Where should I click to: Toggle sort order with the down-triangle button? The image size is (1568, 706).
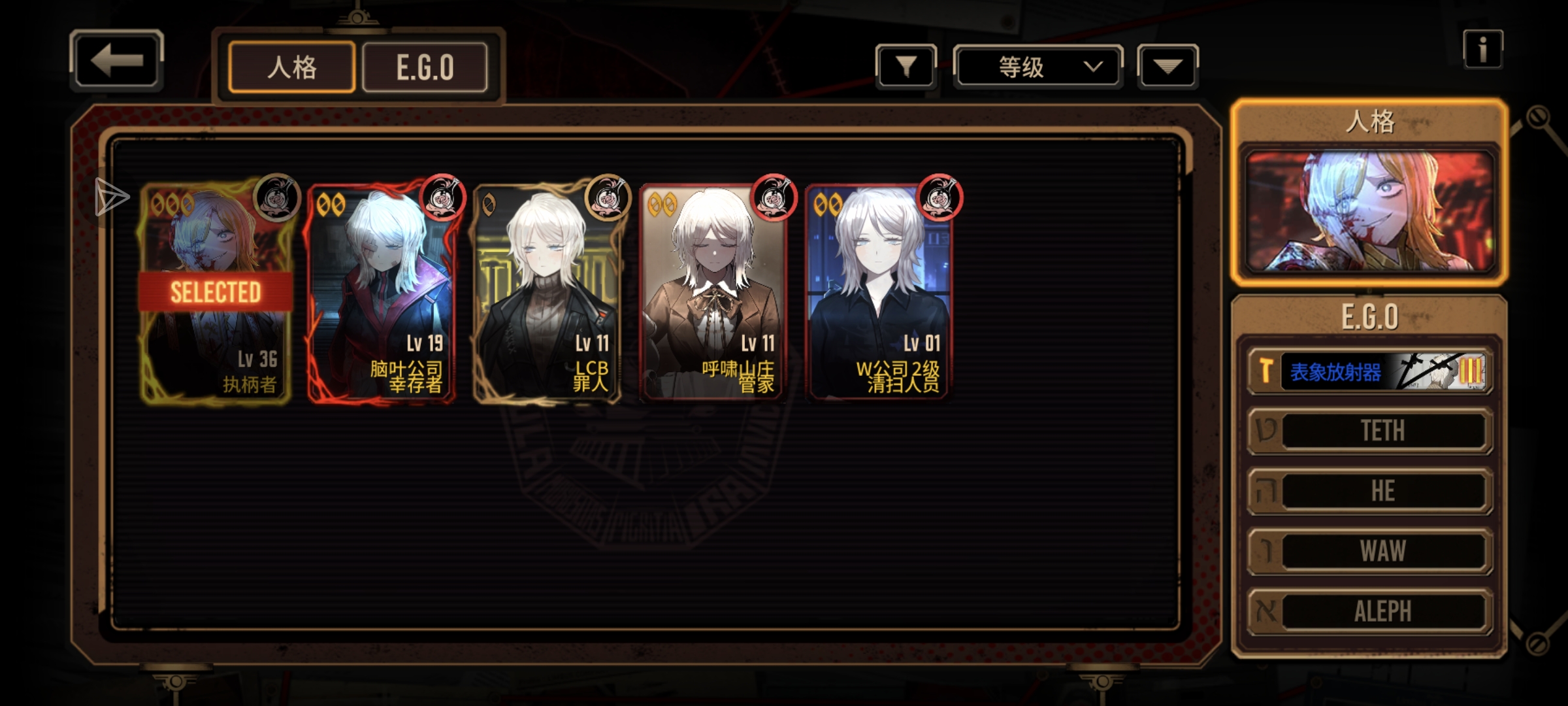tap(1168, 66)
